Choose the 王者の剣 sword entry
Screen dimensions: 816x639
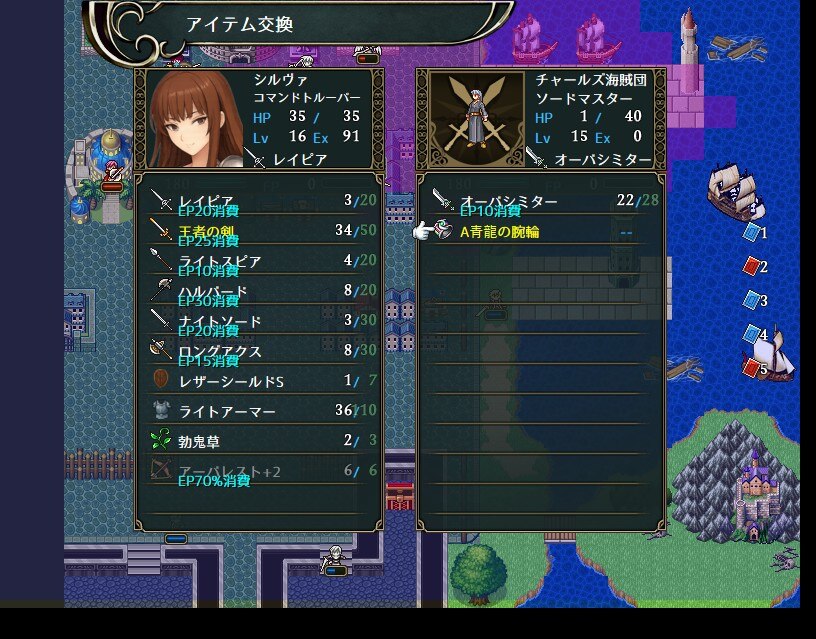[x=260, y=232]
